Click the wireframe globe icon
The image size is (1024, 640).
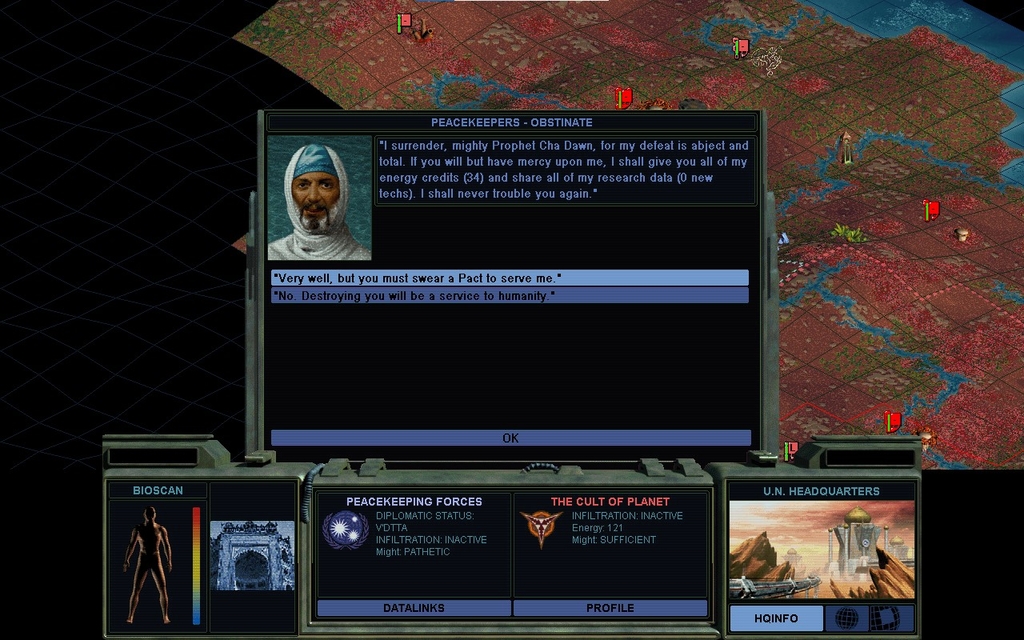point(846,618)
